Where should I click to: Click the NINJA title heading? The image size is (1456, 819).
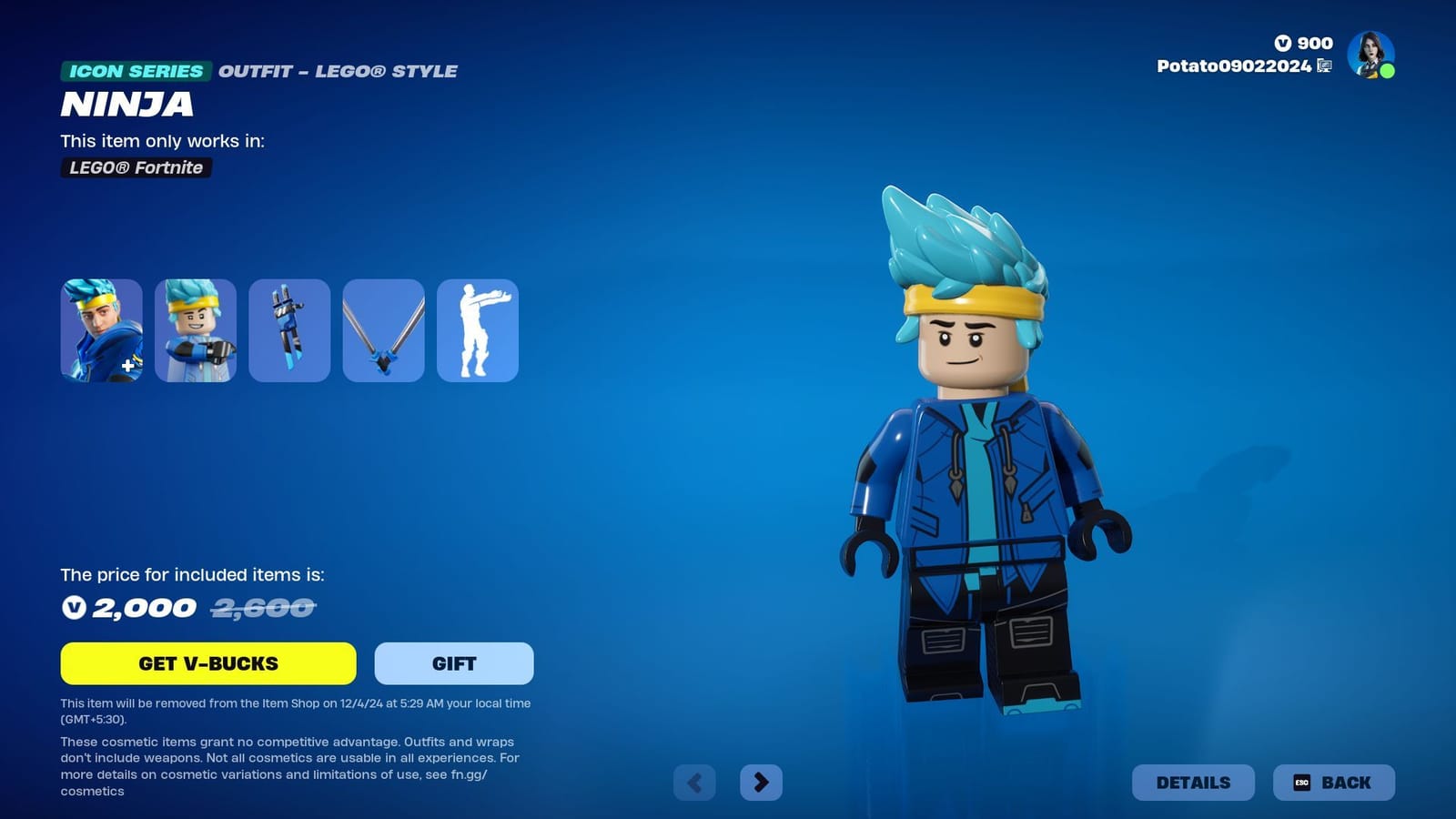[126, 106]
